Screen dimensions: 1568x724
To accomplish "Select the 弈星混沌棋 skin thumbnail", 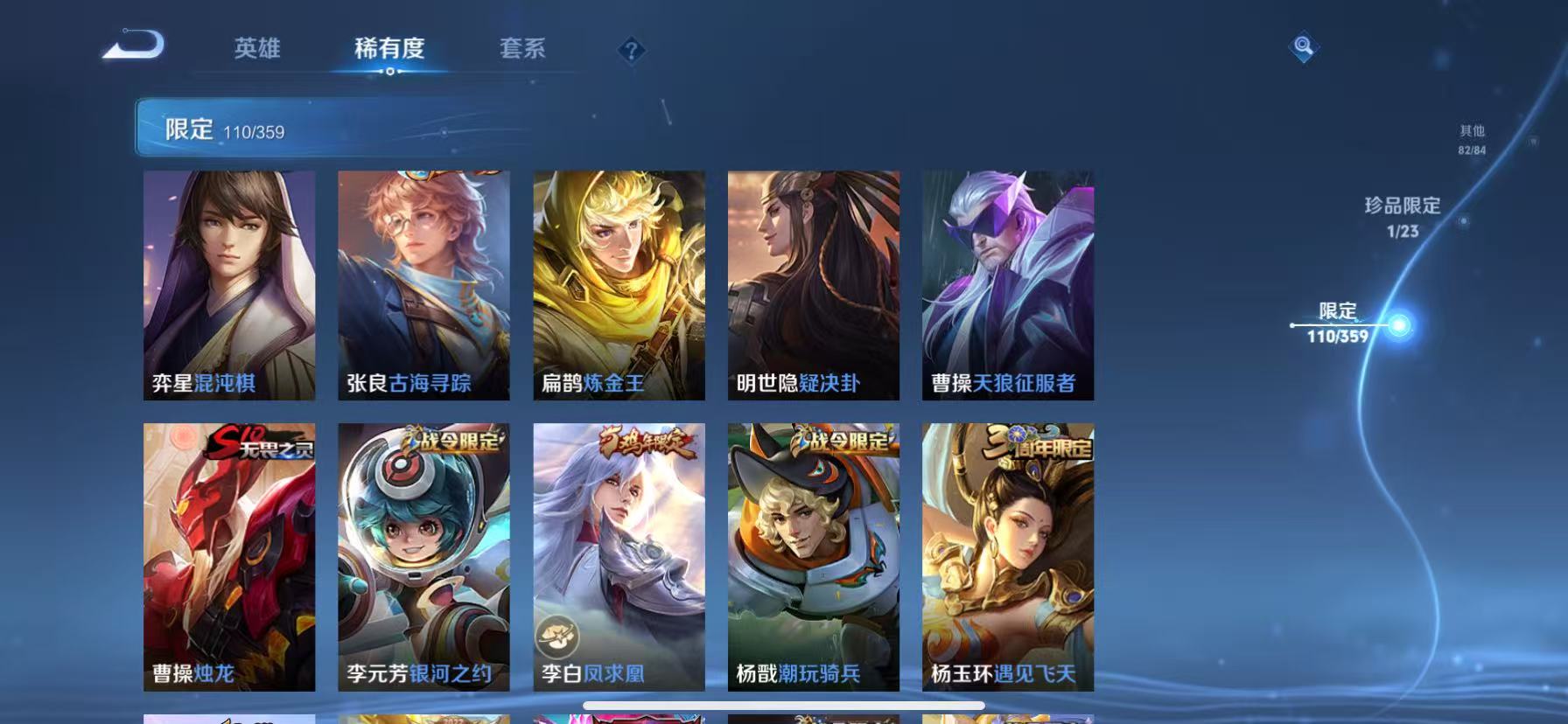I will coord(229,284).
